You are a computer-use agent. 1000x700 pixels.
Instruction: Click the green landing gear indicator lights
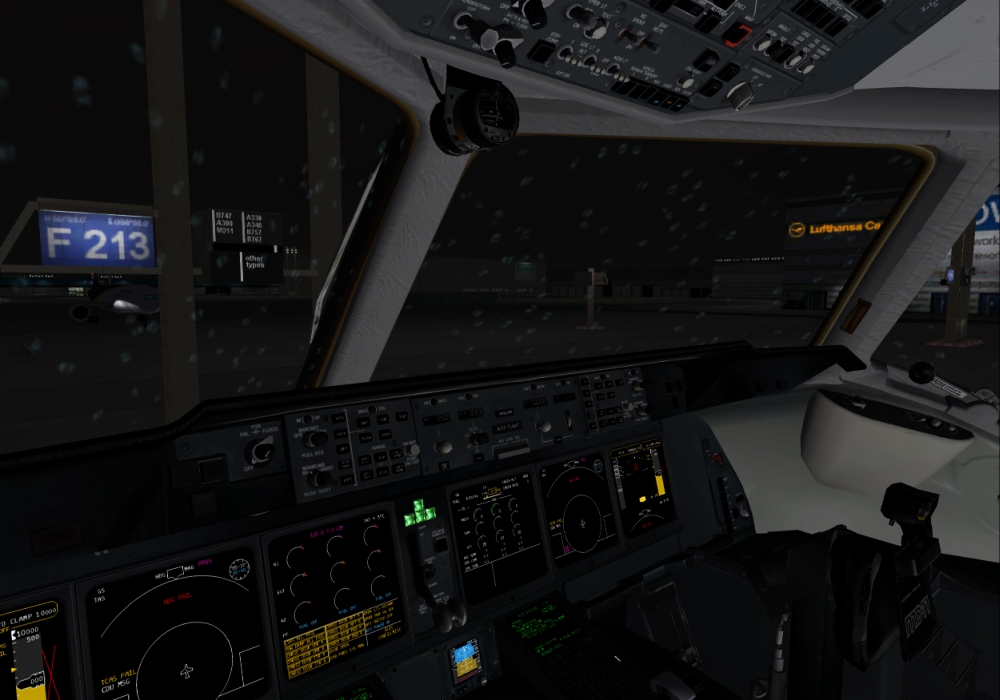coord(421,512)
